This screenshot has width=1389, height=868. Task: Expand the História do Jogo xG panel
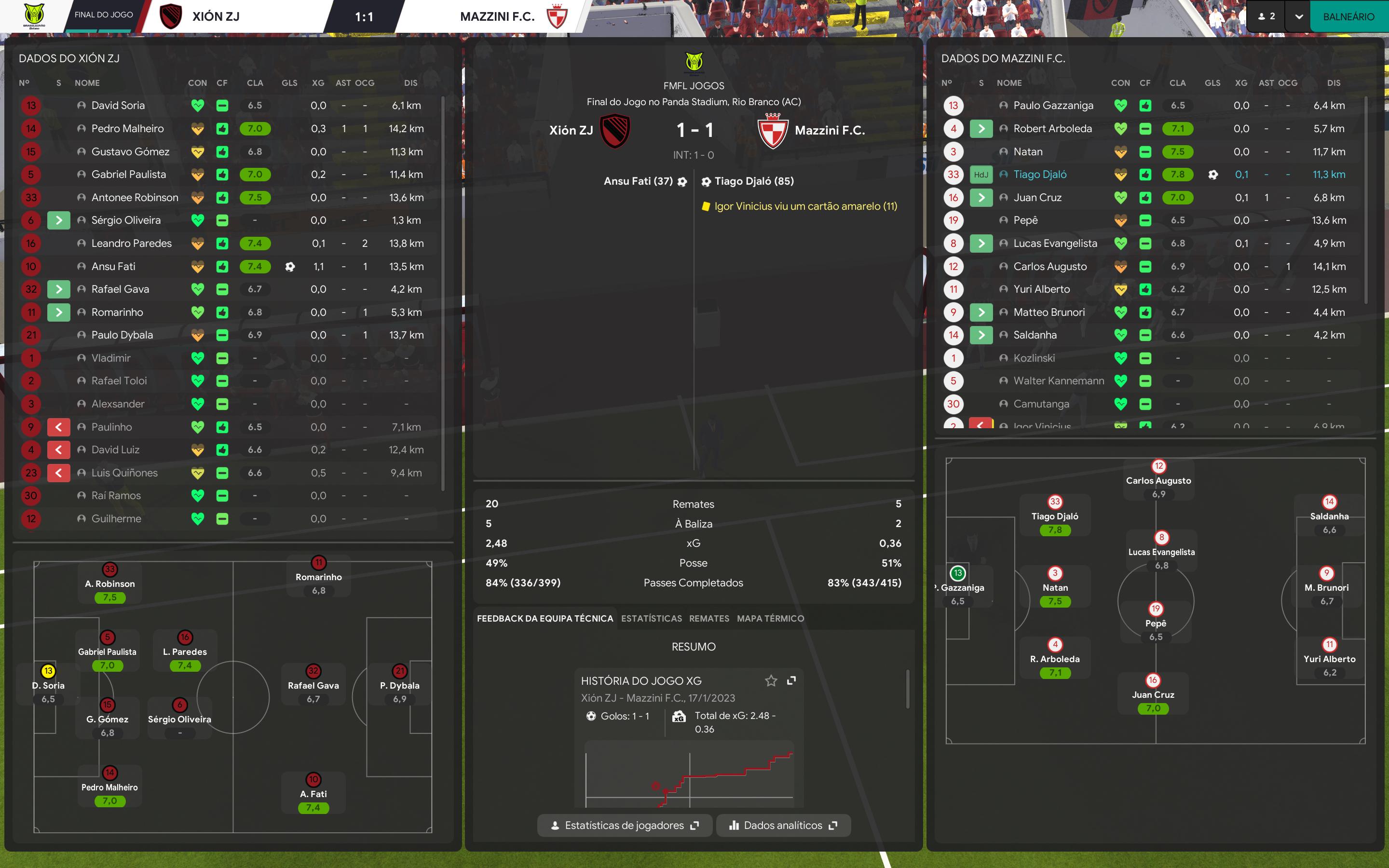point(791,680)
